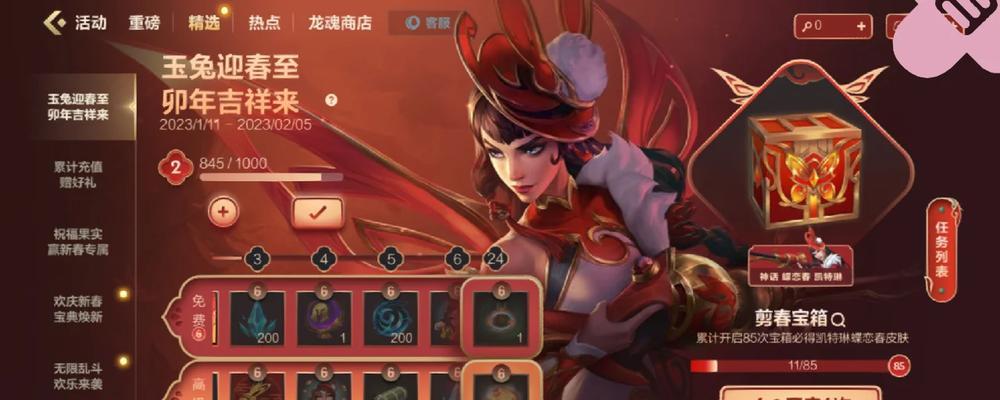
Task: Choose the 祝福果实赢新春专属 event
Action: [78, 241]
